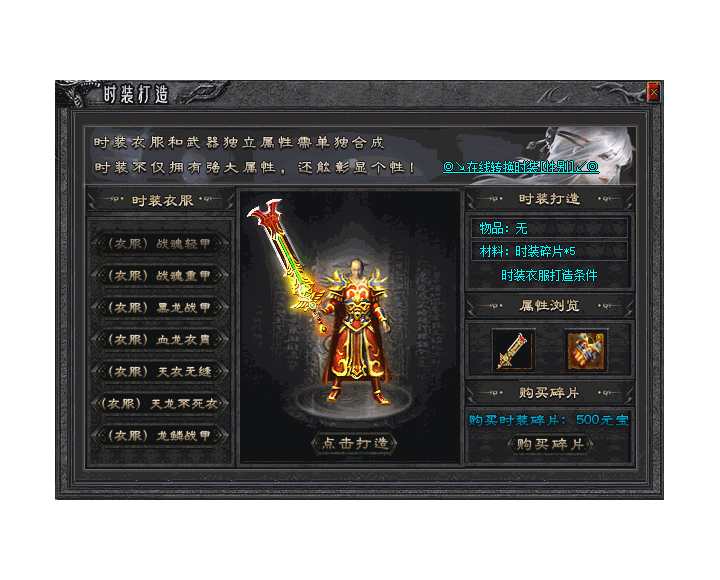Image resolution: width=720 pixels, height=580 pixels.
Task: Select the 战魂轻甲 outfit entry
Action: tap(161, 243)
